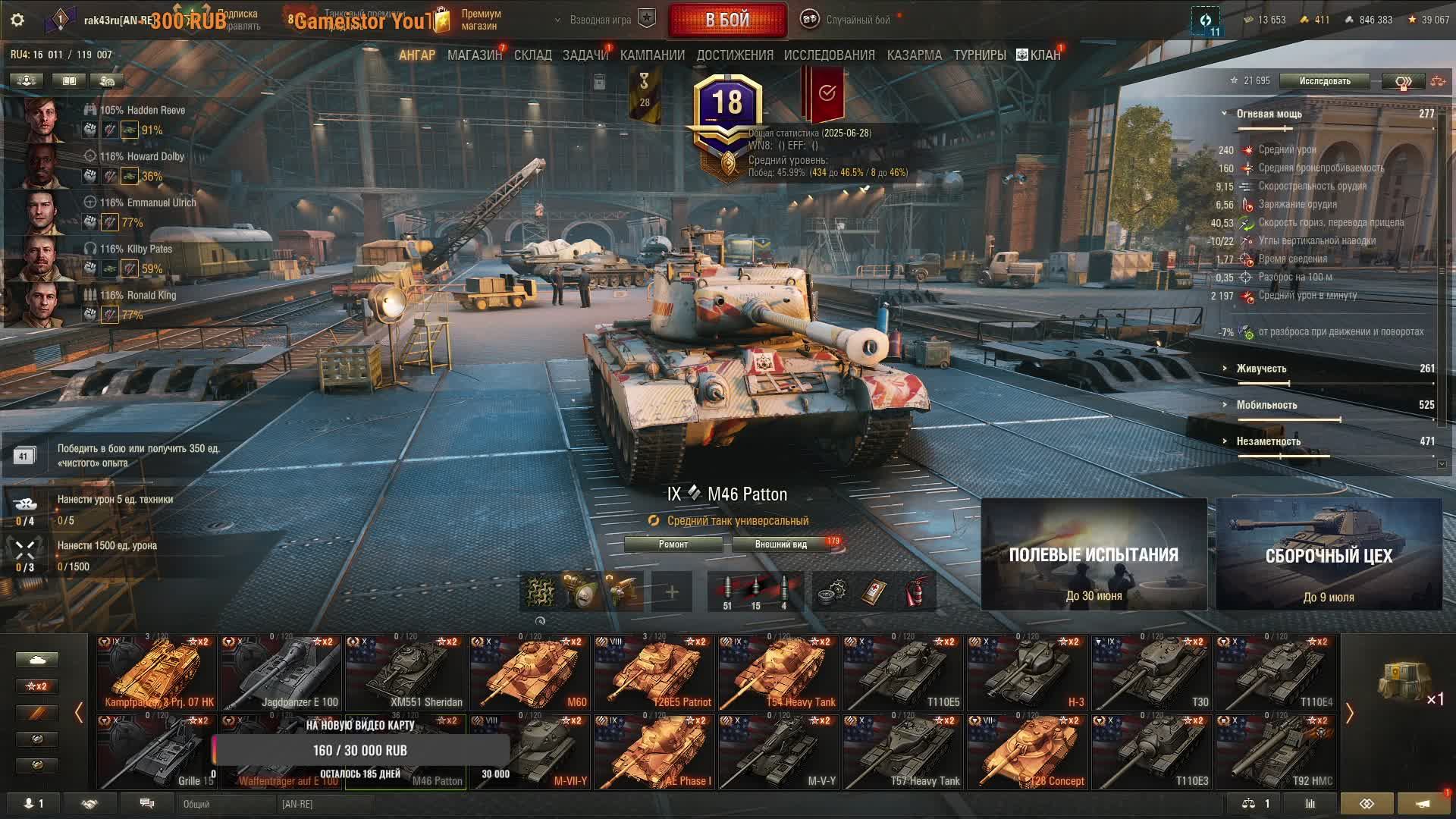Open the КЛАН clan tab

point(1039,55)
